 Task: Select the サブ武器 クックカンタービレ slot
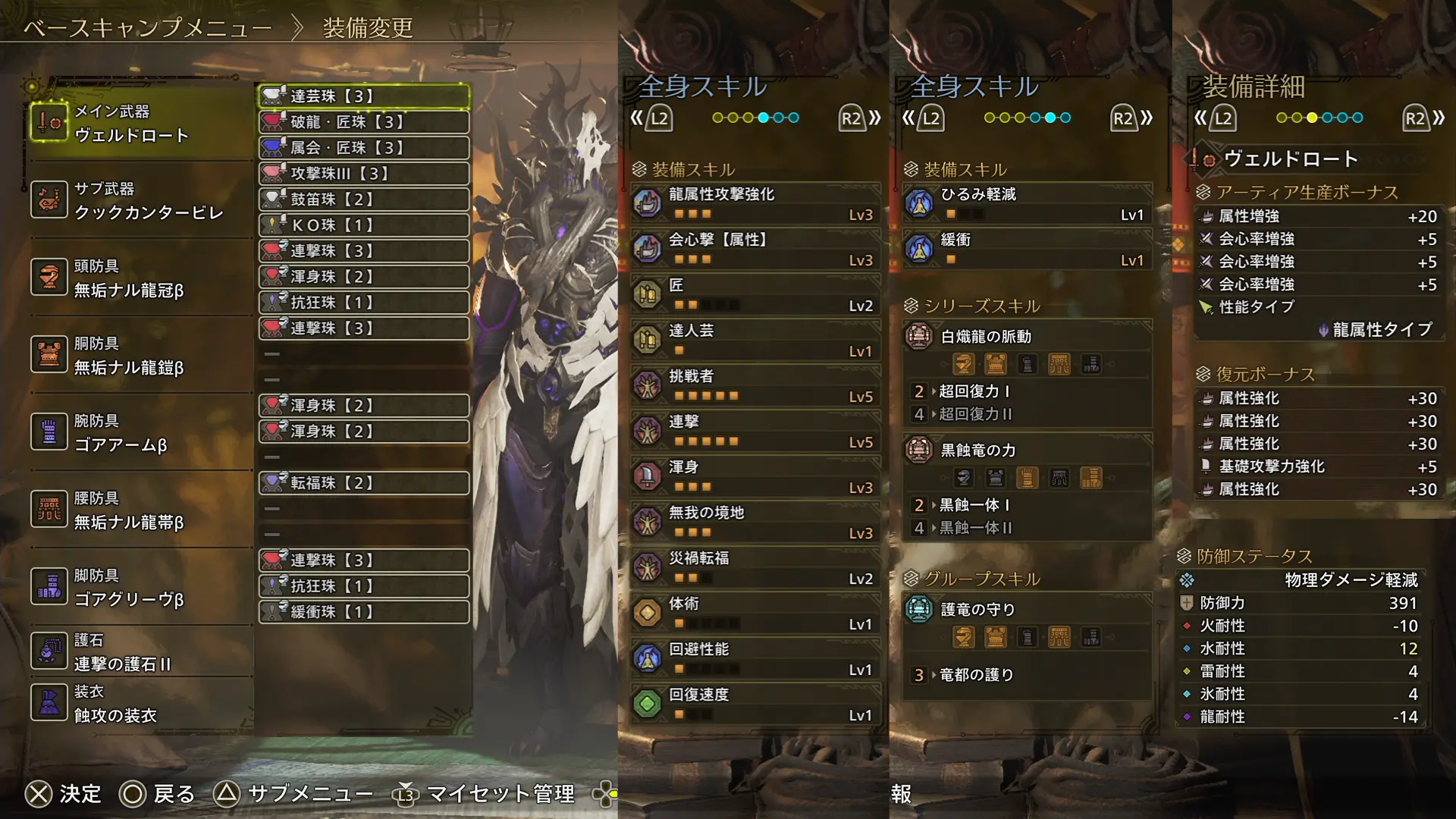(x=140, y=200)
